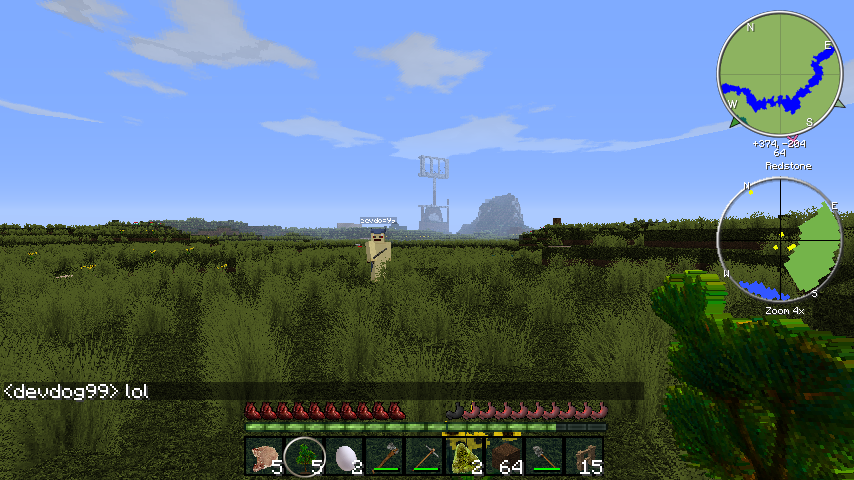Select the raw porkchop hotbar slot
The image size is (854, 480).
(x=265, y=456)
